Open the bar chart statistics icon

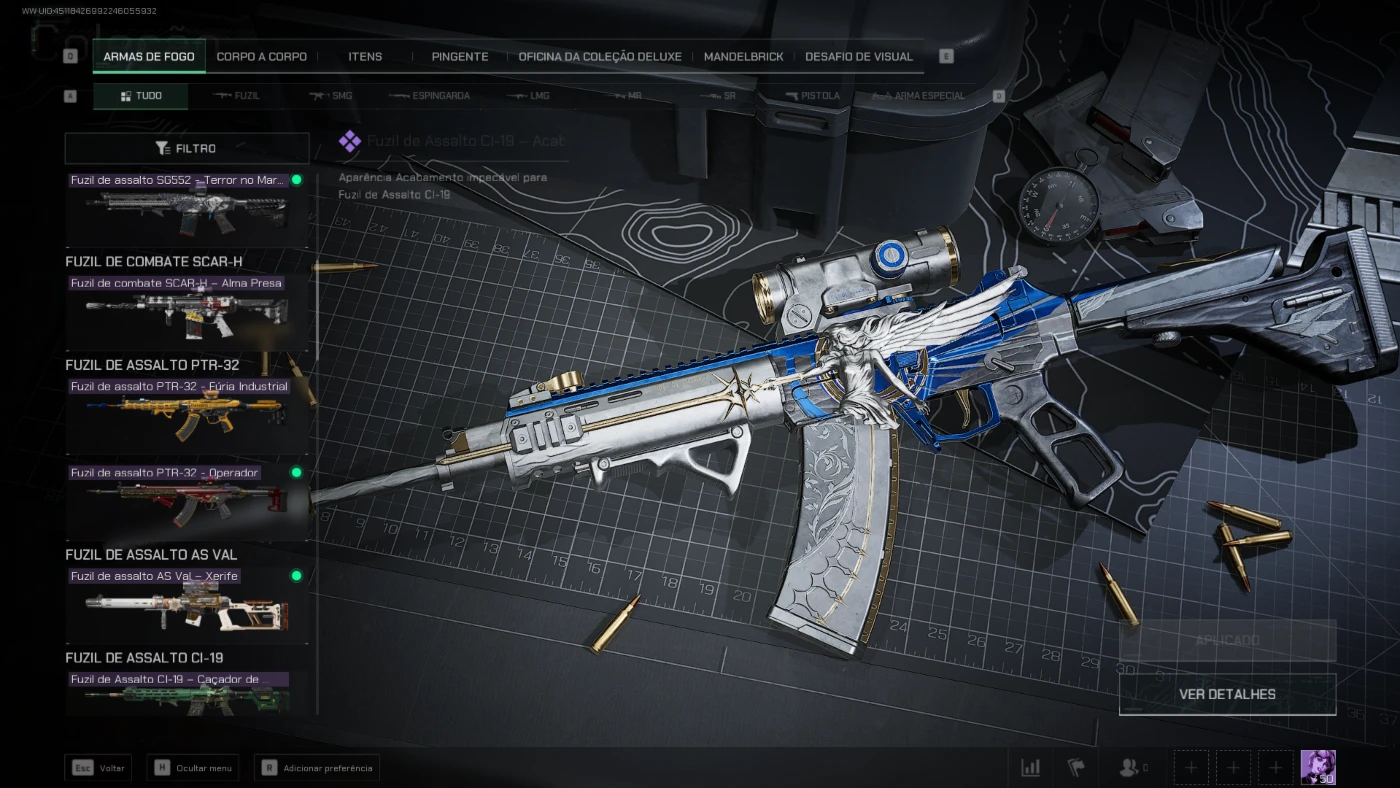(x=1030, y=768)
